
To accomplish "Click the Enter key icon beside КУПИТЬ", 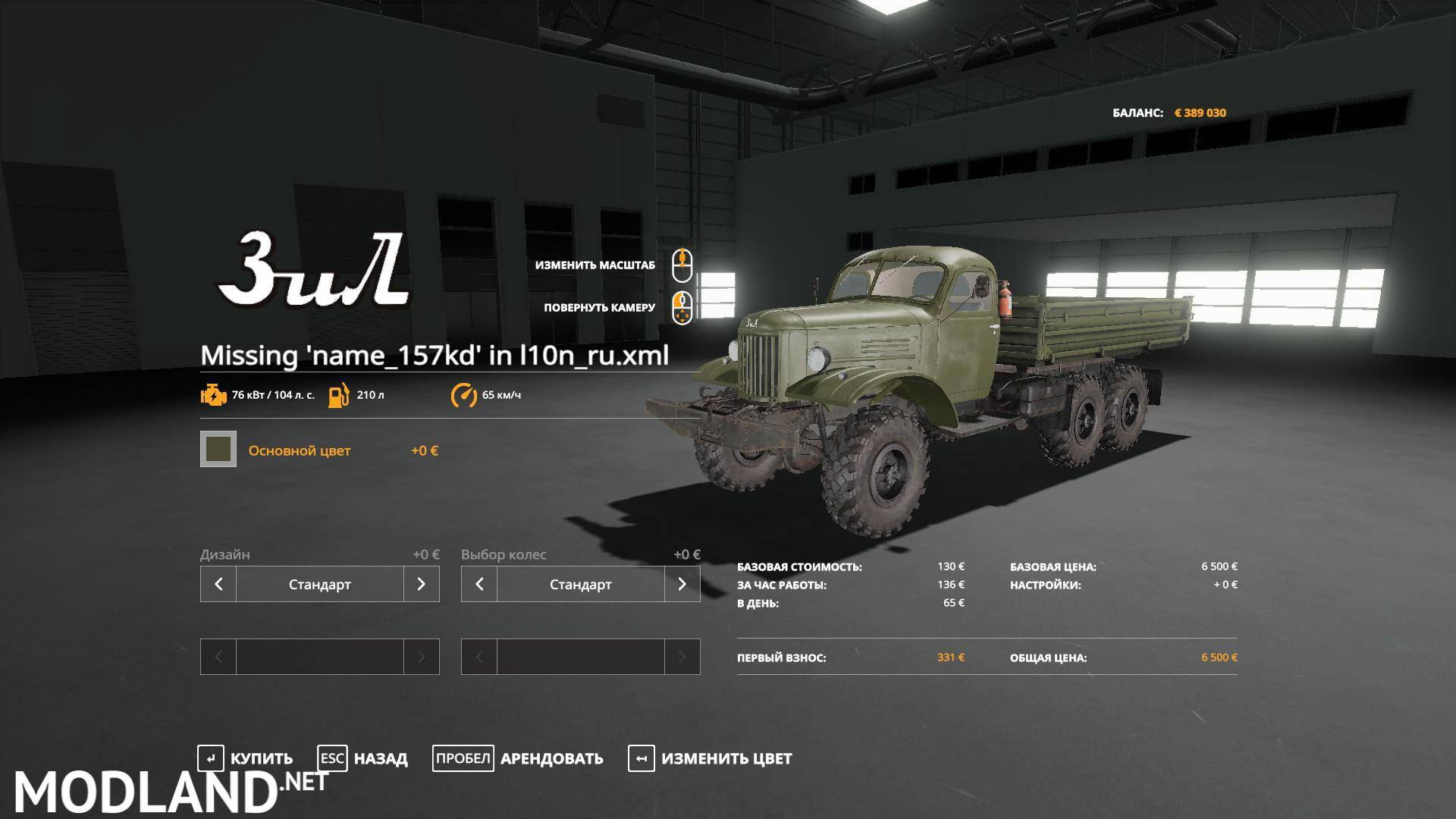I will point(212,758).
